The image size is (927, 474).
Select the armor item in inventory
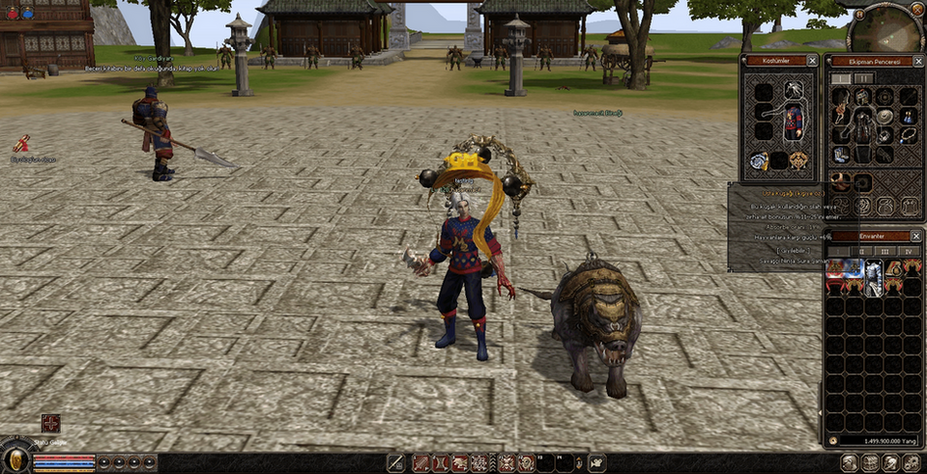click(x=874, y=278)
